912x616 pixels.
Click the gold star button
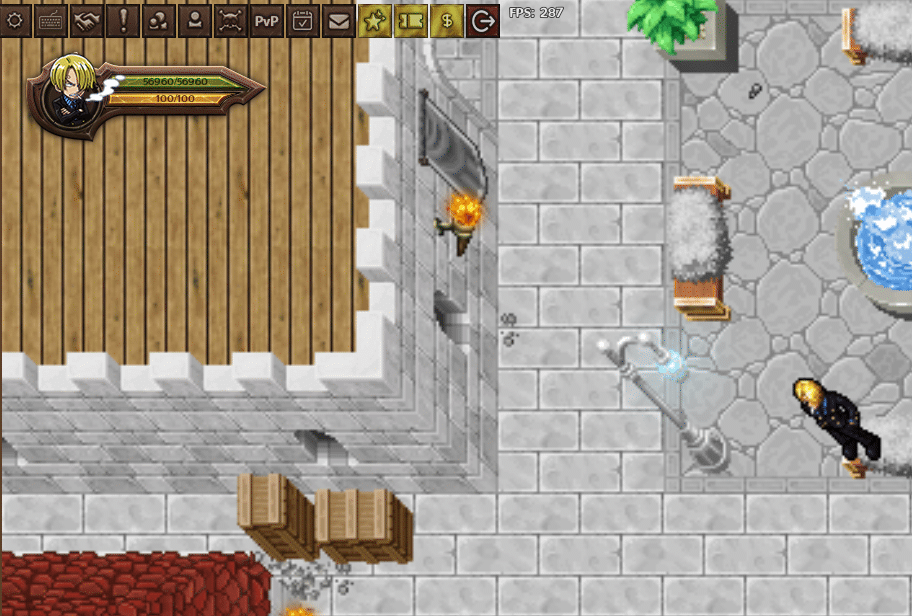[x=375, y=20]
